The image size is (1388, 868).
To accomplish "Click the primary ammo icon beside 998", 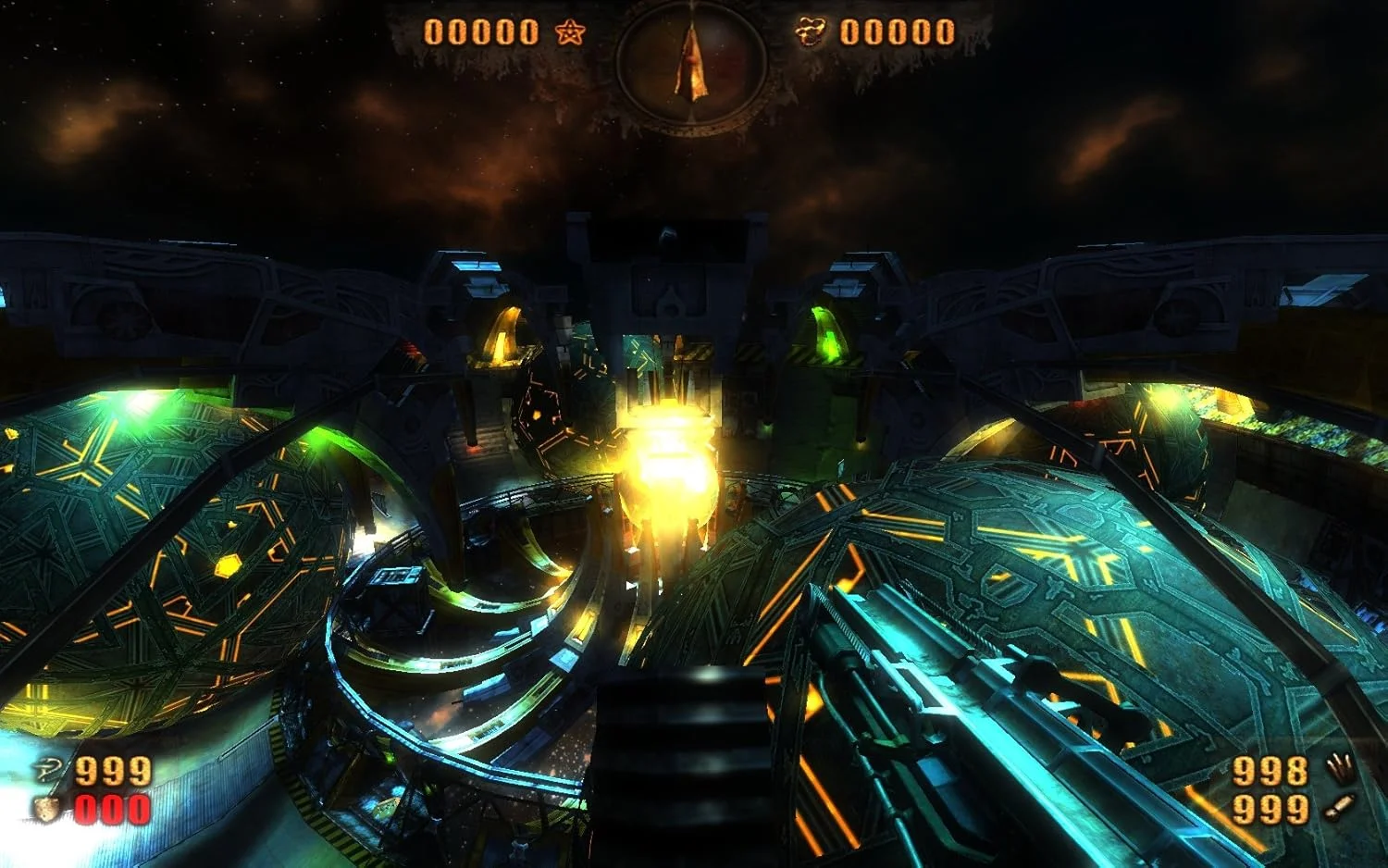I will pos(1338,769).
